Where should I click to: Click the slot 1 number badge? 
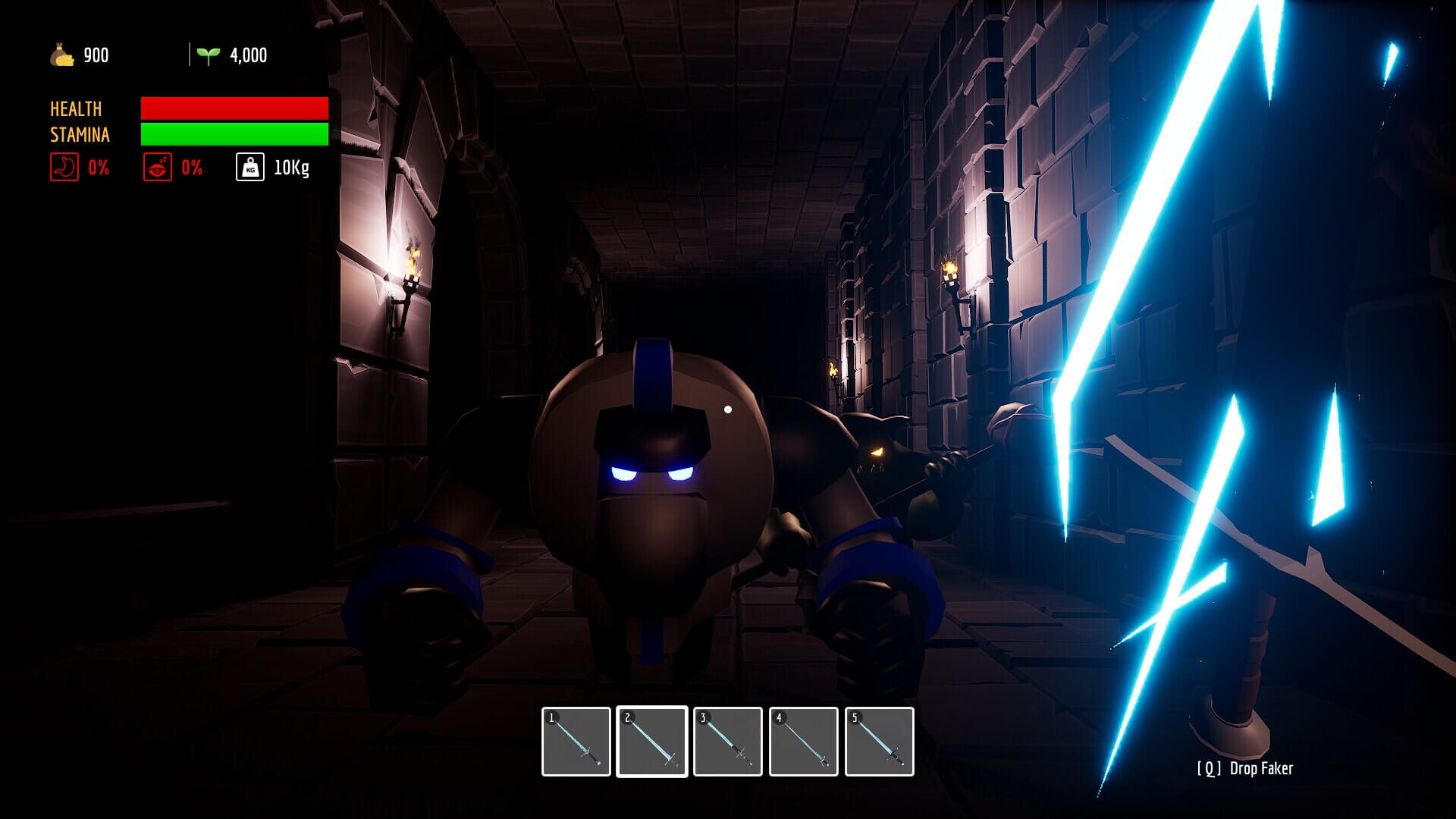click(x=552, y=717)
